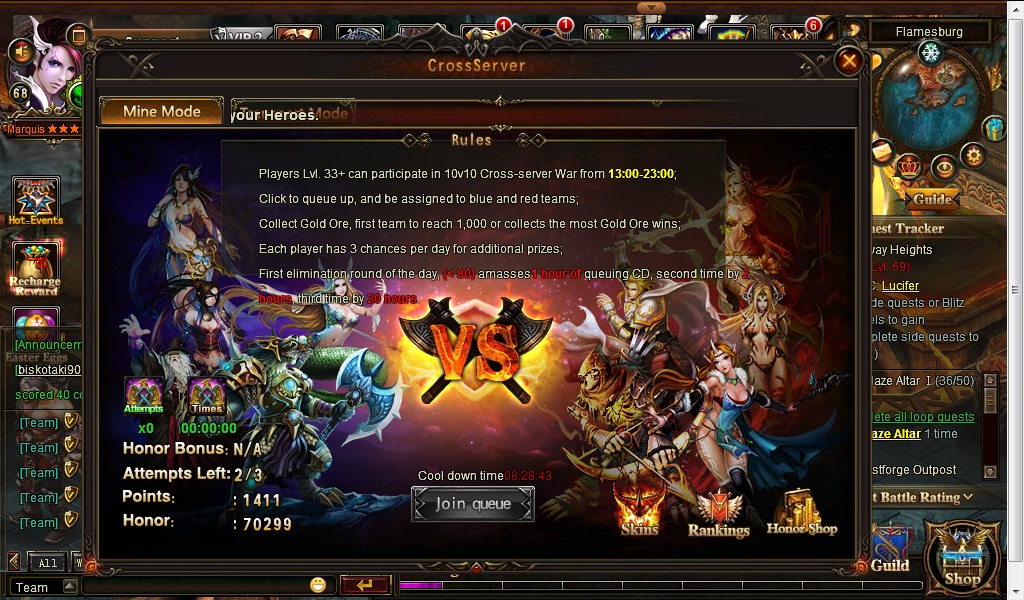
Task: Click the Lucifer quest link
Action: click(900, 286)
